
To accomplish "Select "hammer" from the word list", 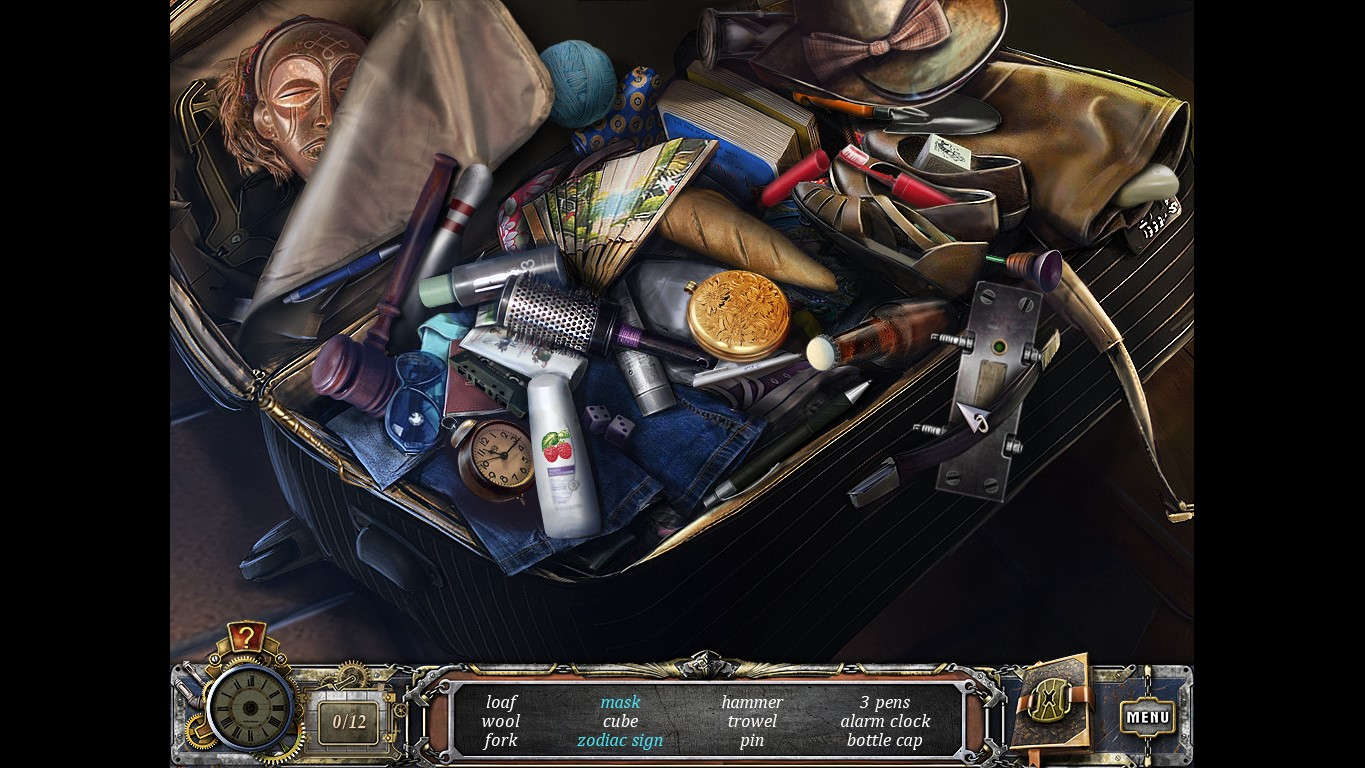I will (751, 702).
